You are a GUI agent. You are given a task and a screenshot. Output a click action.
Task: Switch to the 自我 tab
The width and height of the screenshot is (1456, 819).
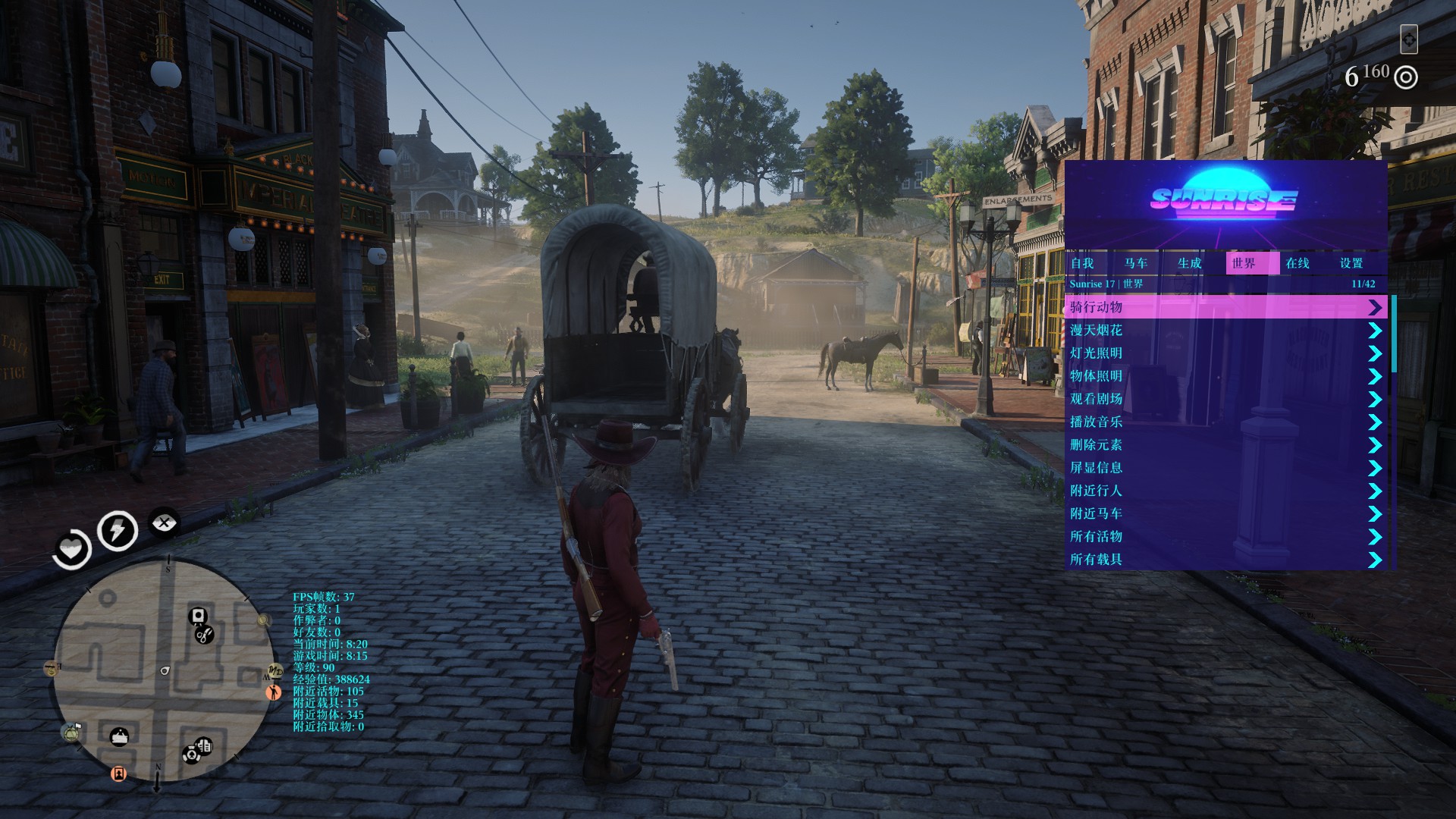pyautogui.click(x=1082, y=263)
